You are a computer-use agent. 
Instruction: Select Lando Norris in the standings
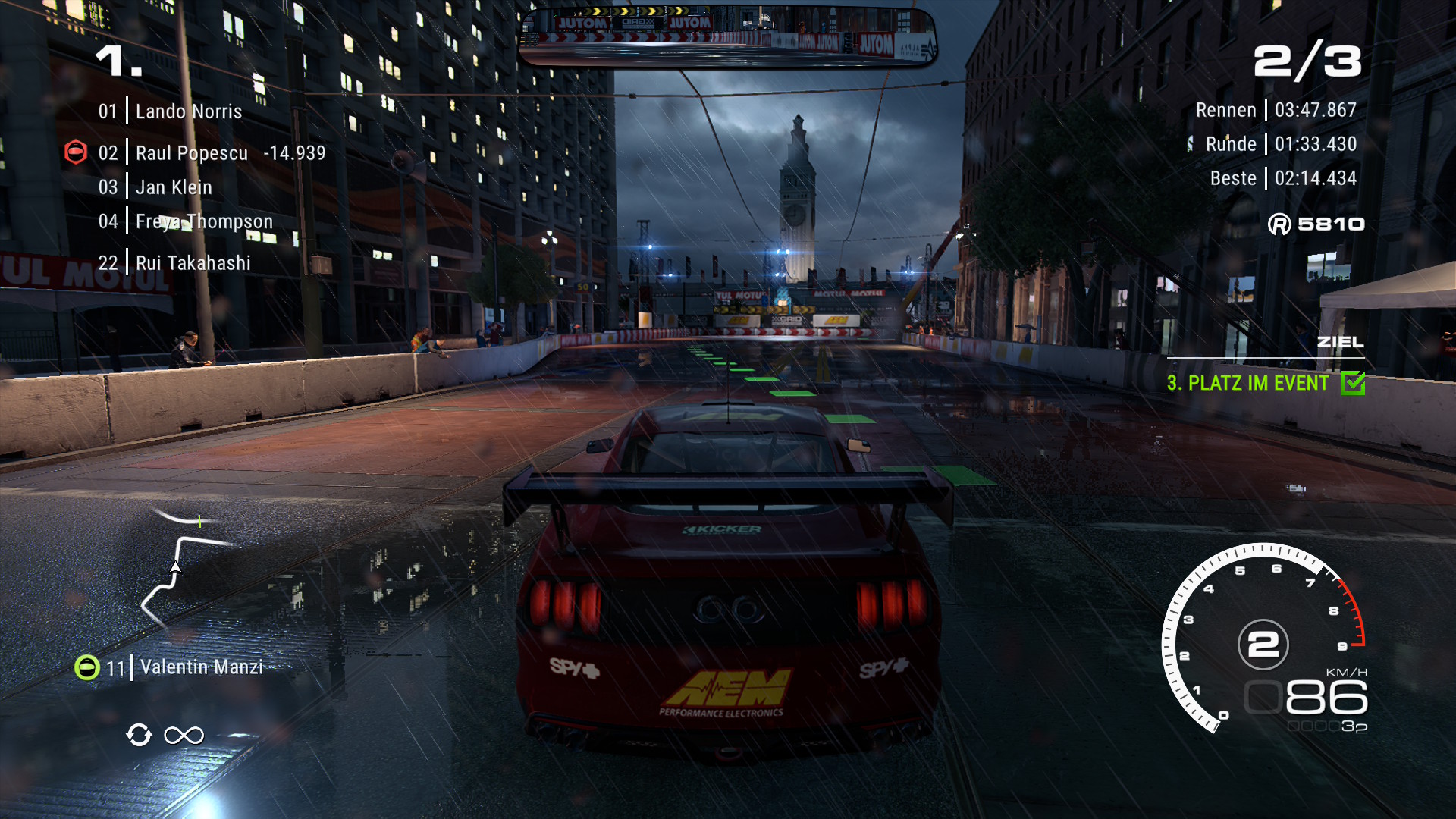[188, 111]
